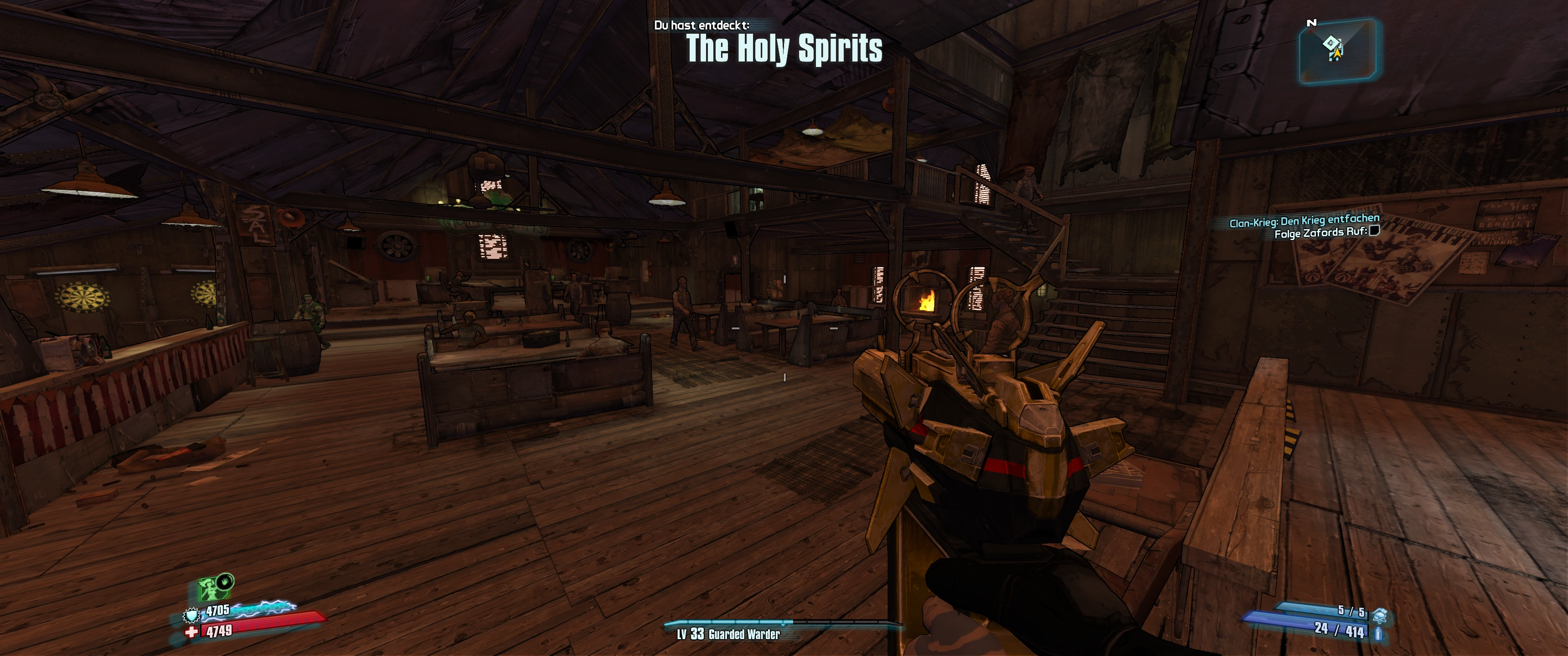This screenshot has width=1568, height=656.
Task: Click the minimap in the corner
Action: coord(1337,50)
